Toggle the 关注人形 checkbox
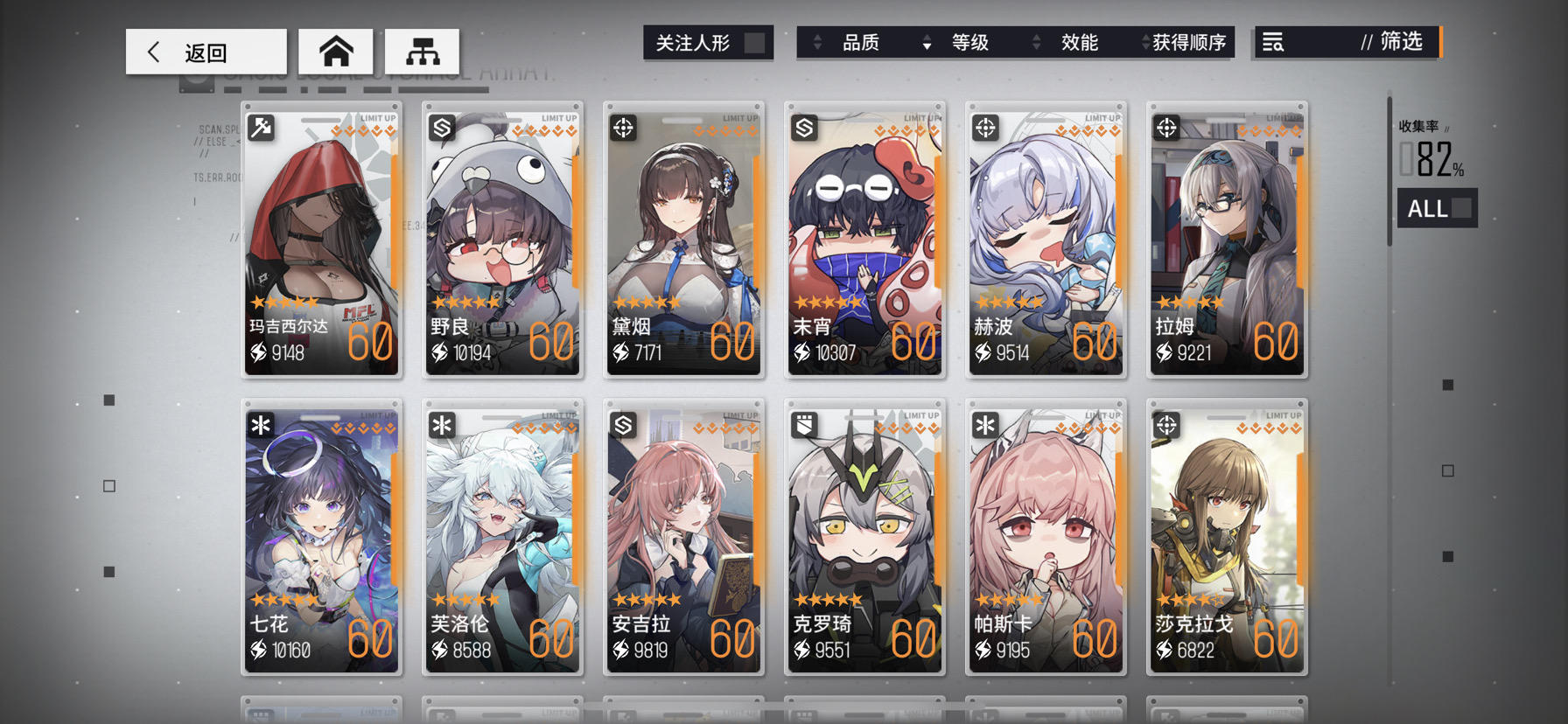Viewport: 1568px width, 724px height. point(754,40)
